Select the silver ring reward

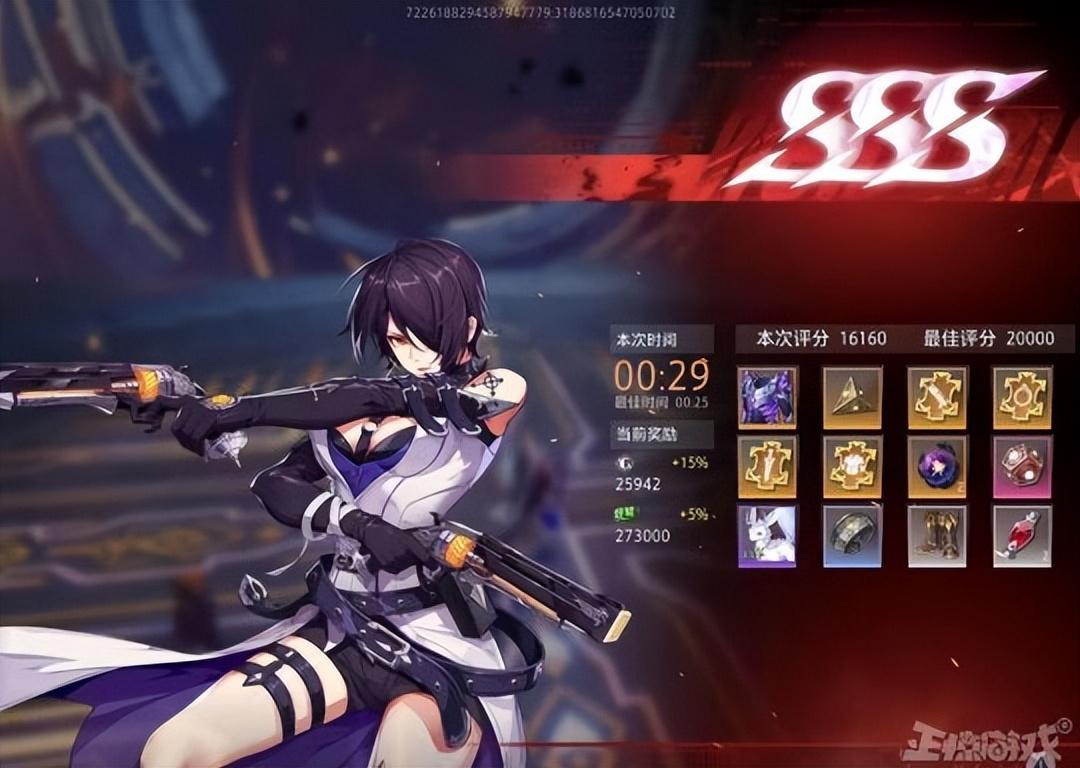(852, 535)
